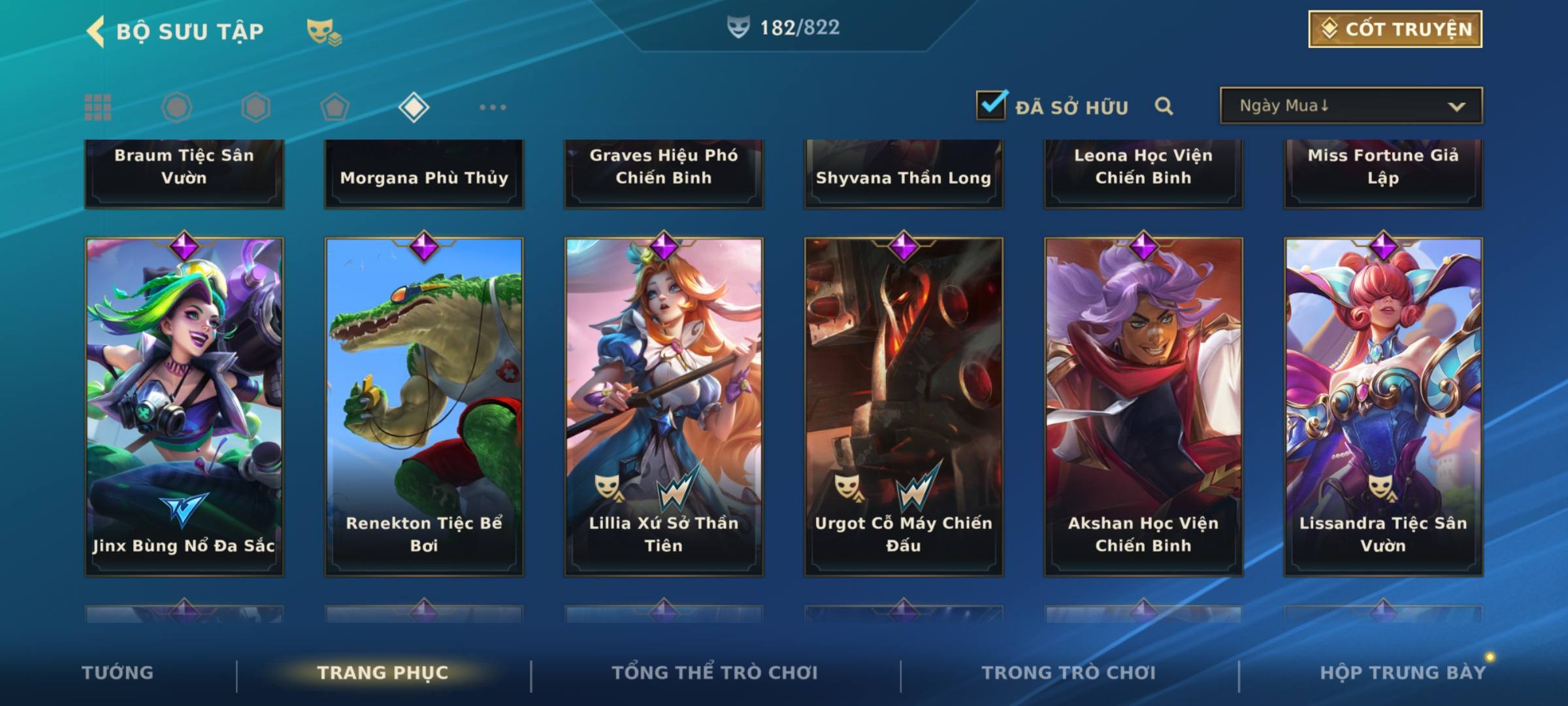Select the Jinx Bùng Nổ Đa Sắc skin
1568x706 pixels.
pyautogui.click(x=184, y=405)
